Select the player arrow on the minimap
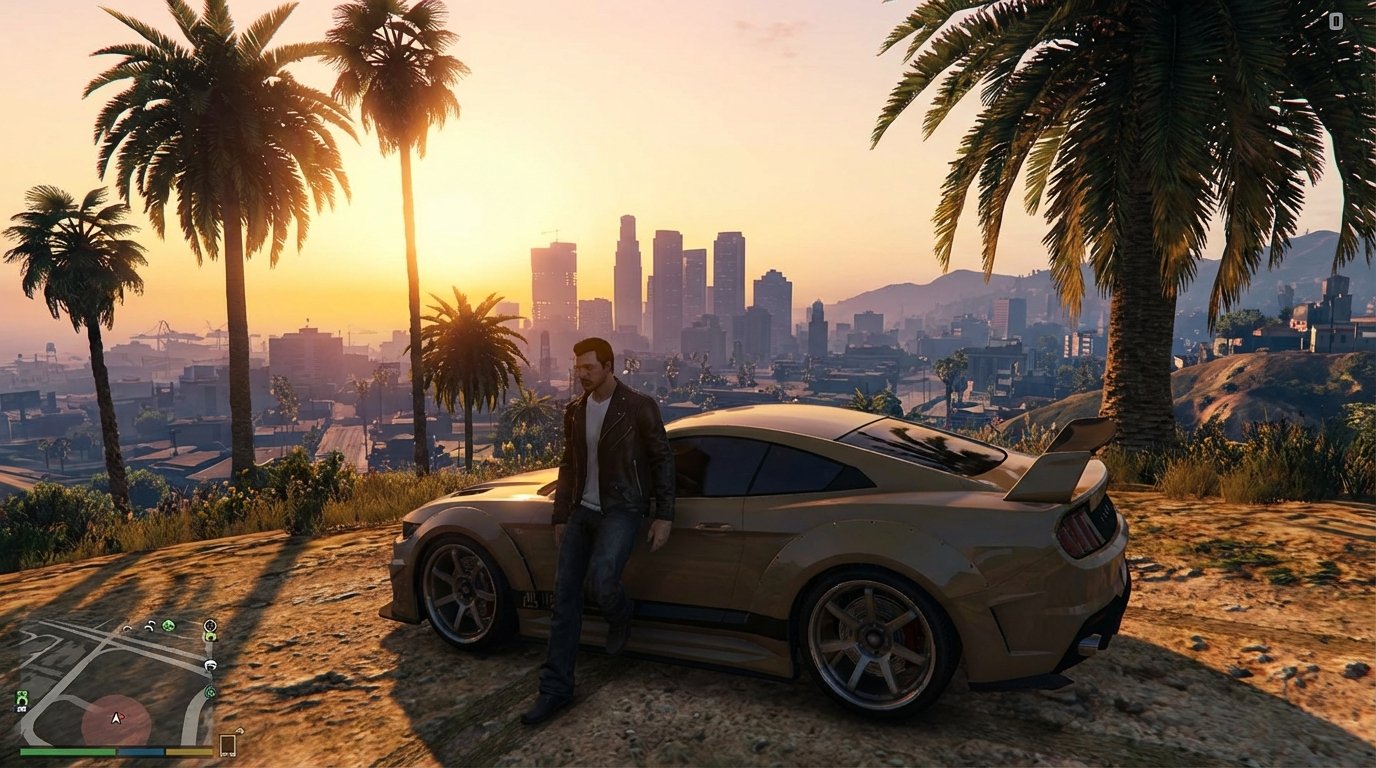 116,718
